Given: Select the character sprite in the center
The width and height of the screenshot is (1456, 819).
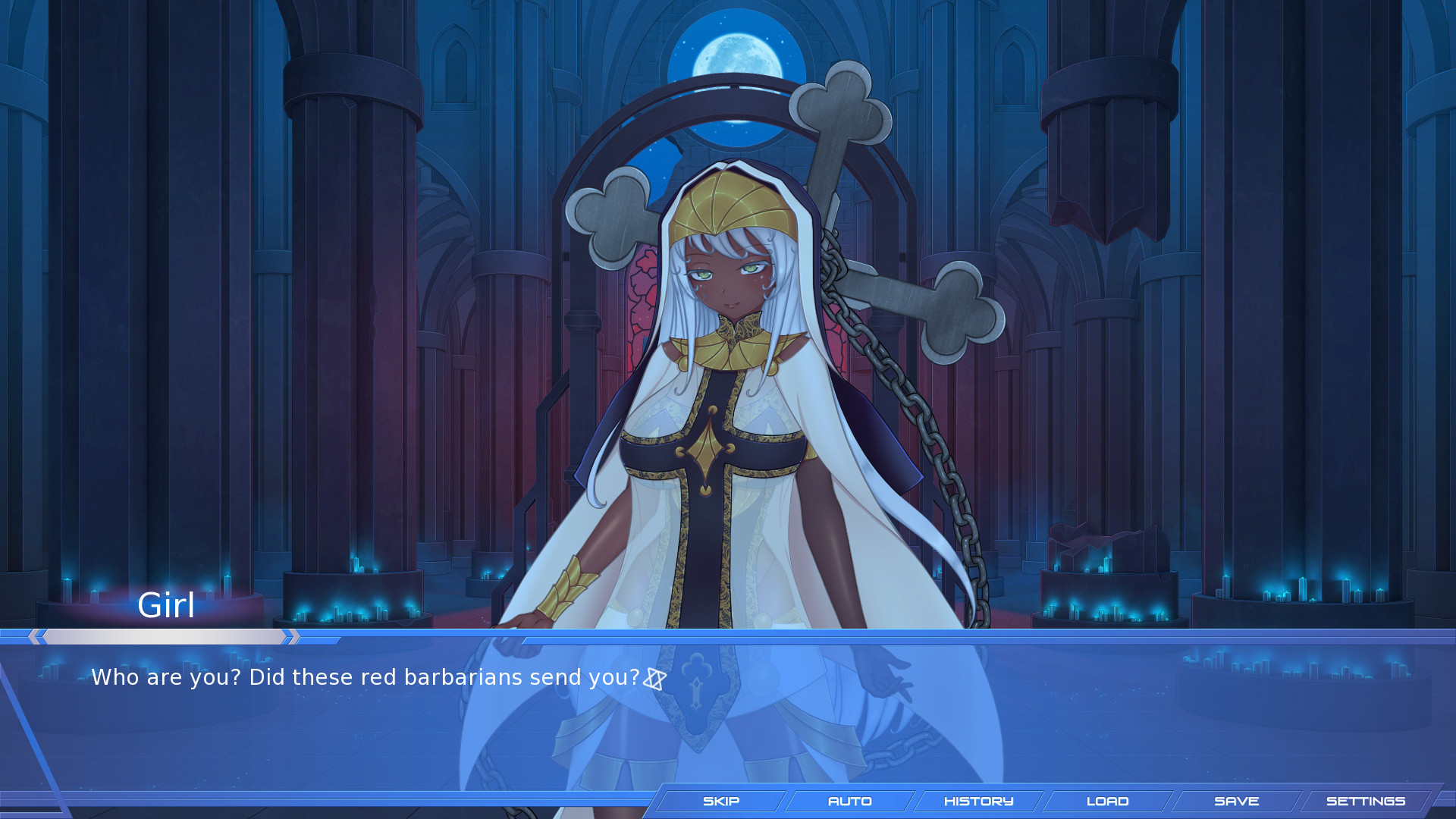Looking at the screenshot, I should click(x=728, y=379).
